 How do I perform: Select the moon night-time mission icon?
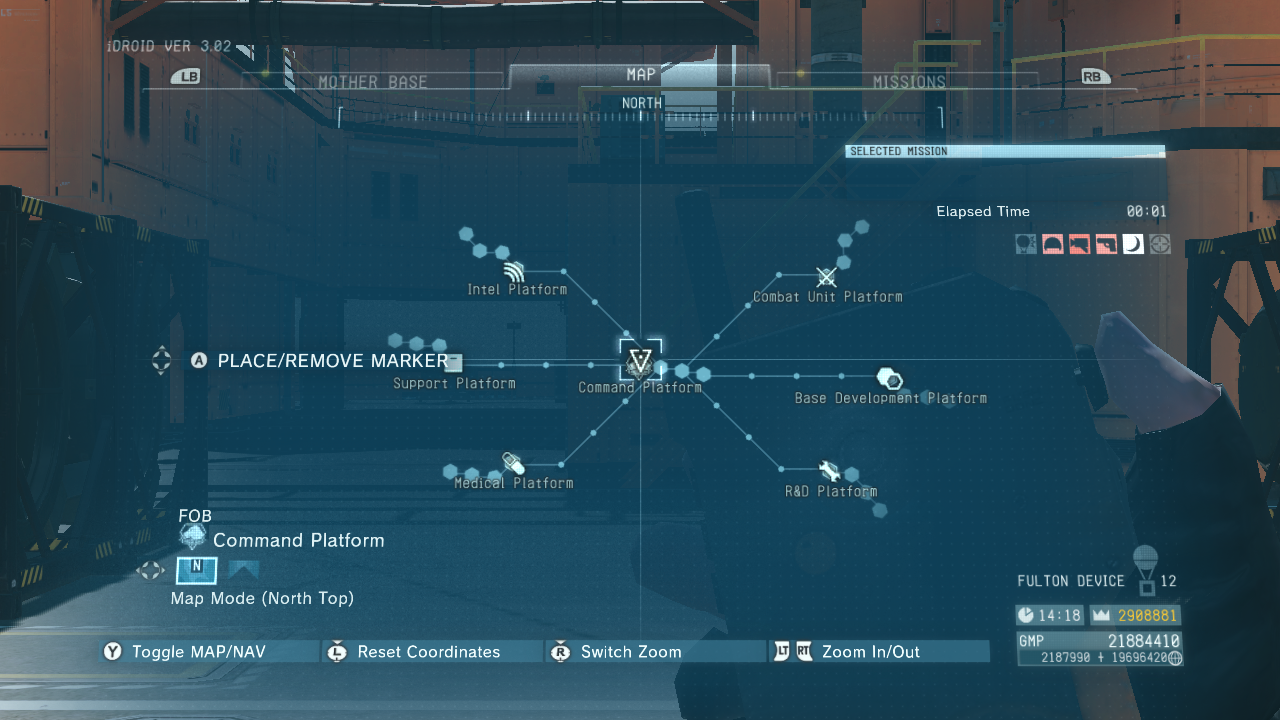(x=1133, y=244)
